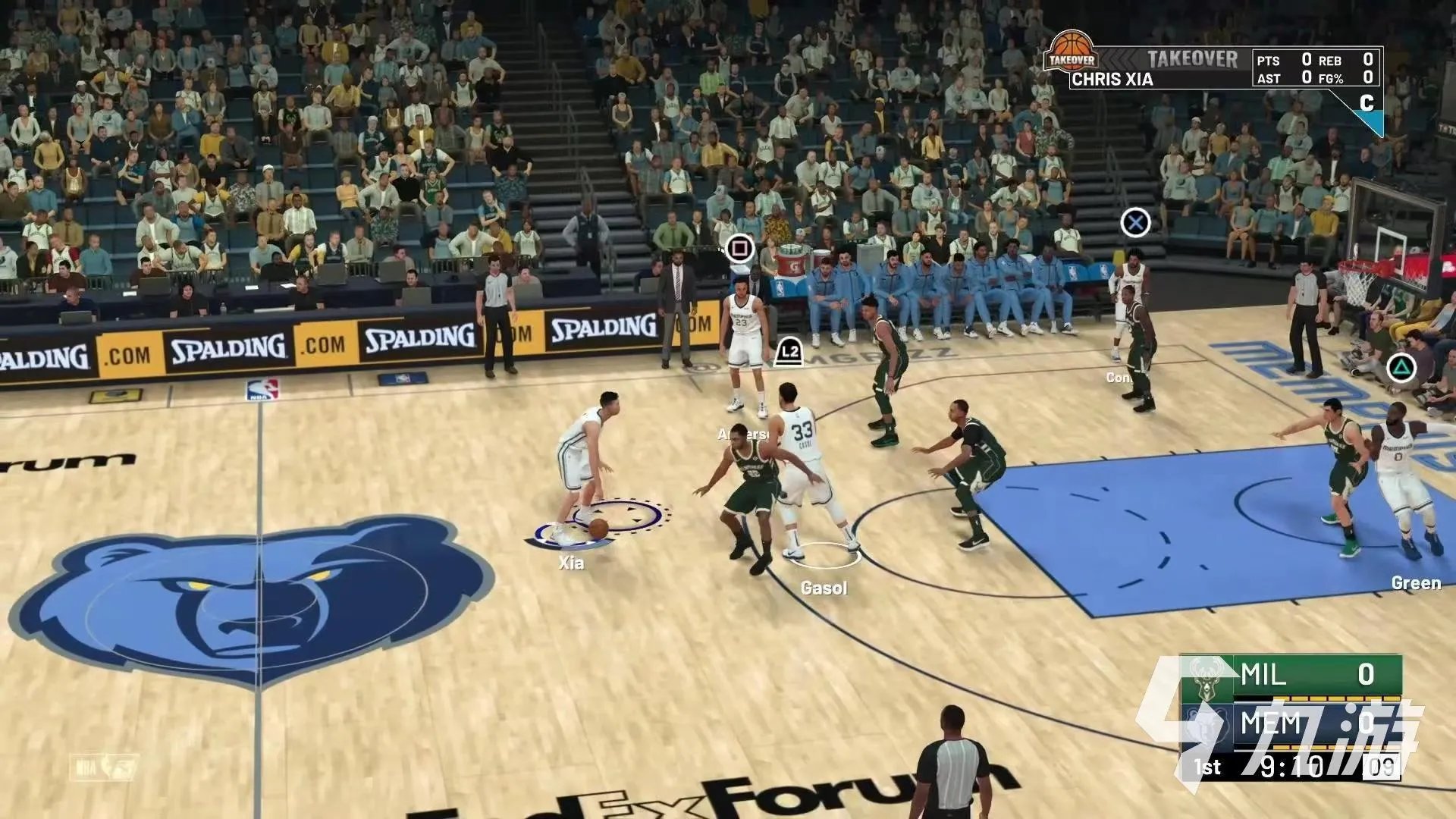Select the Bucks deer logo on the scoreboard
The image size is (1456, 819).
[1207, 679]
